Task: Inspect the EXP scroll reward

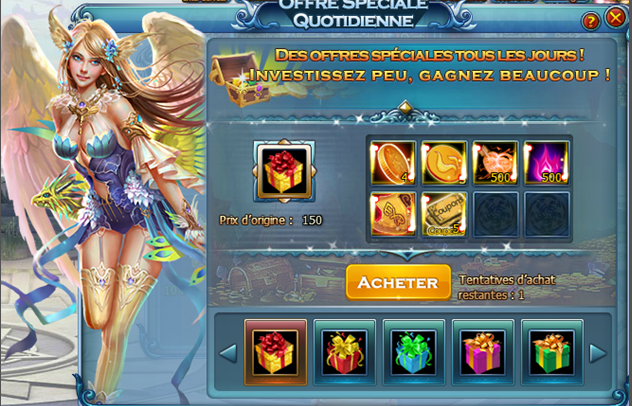Action: 393,213
